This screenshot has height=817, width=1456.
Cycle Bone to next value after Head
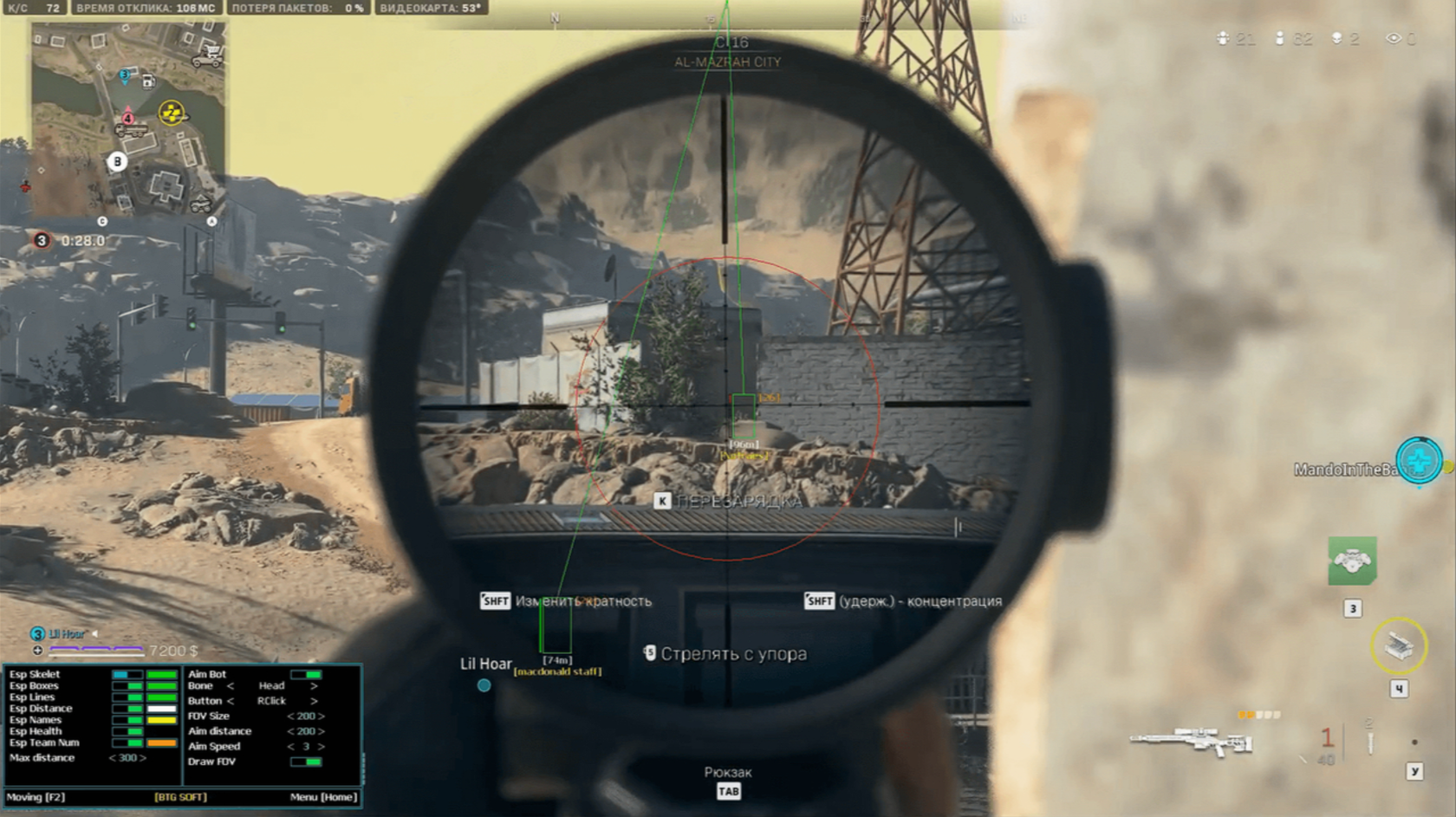315,686
